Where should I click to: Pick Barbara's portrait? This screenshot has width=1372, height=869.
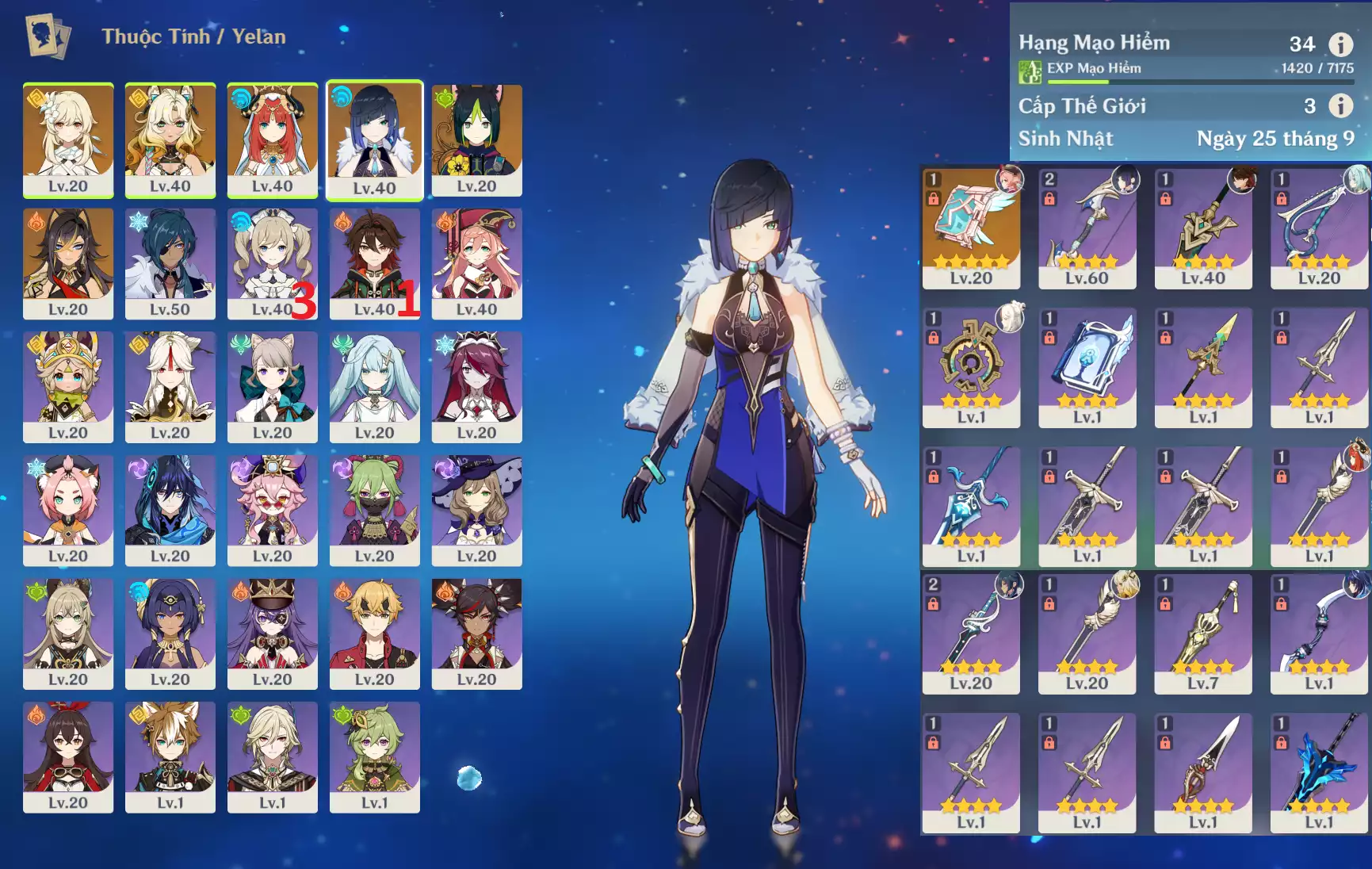point(272,263)
